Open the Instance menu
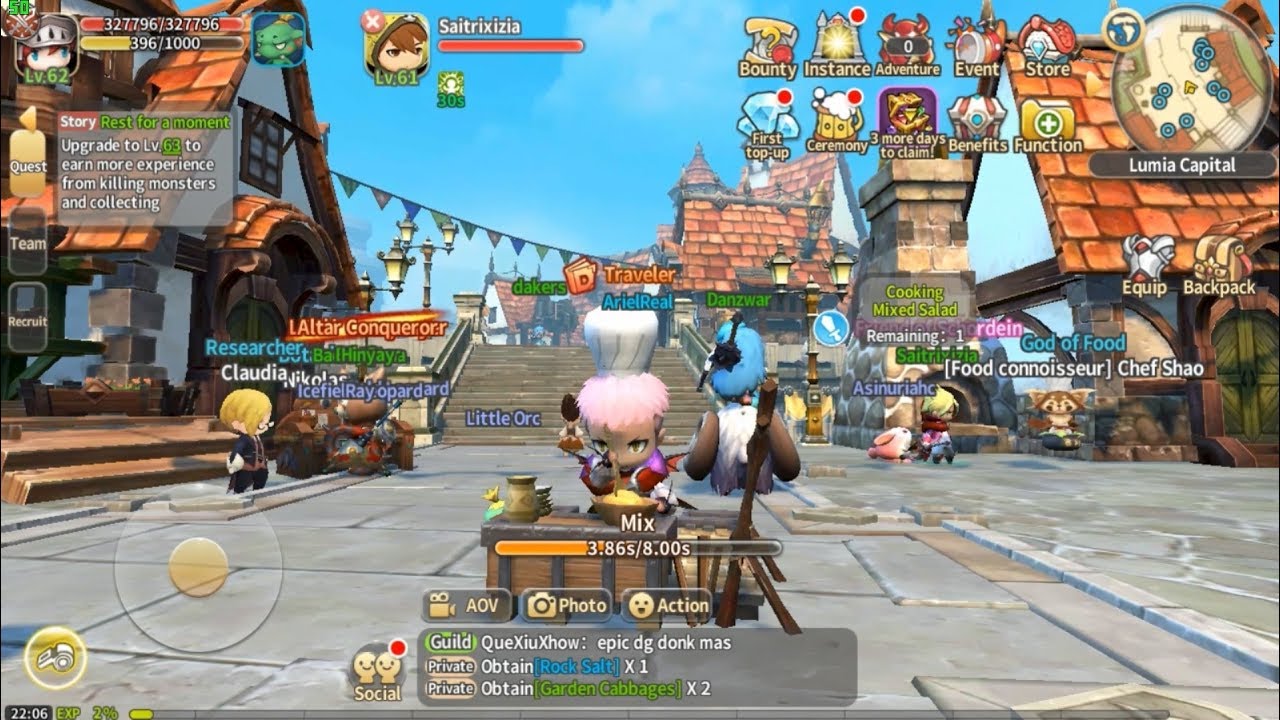This screenshot has width=1280, height=720. coord(837,43)
